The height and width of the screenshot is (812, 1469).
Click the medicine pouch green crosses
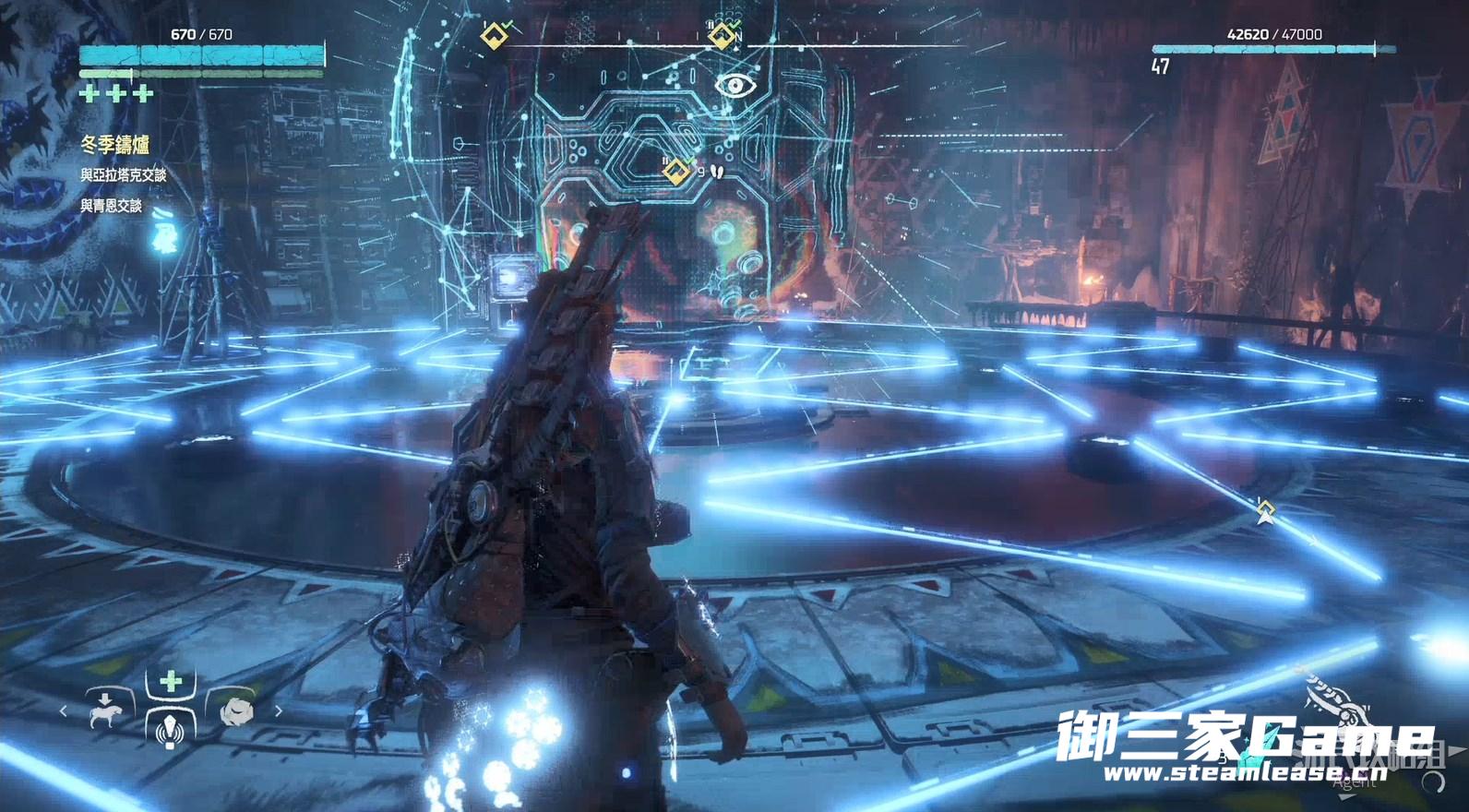pos(116,93)
